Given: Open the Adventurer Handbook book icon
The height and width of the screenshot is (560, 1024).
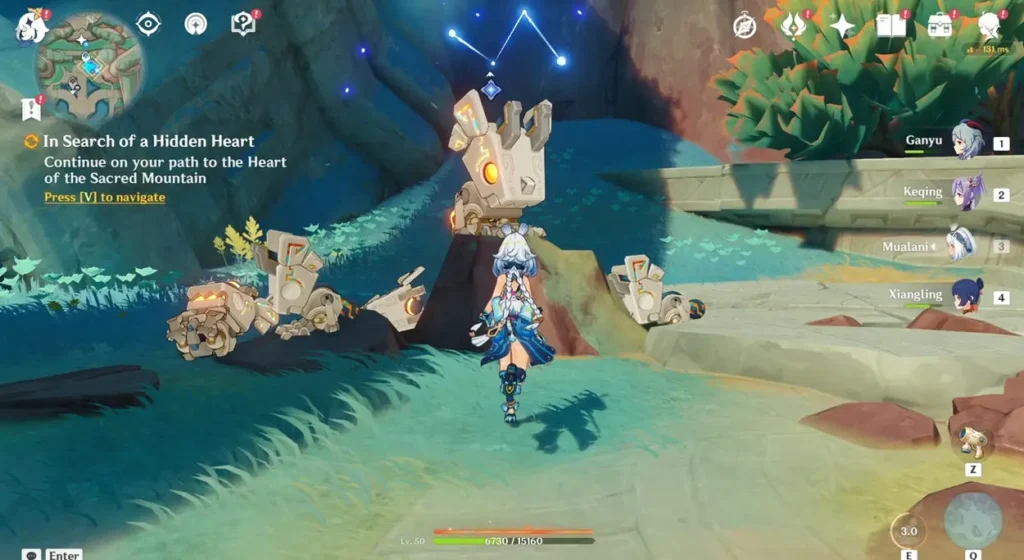Looking at the screenshot, I should 890,26.
